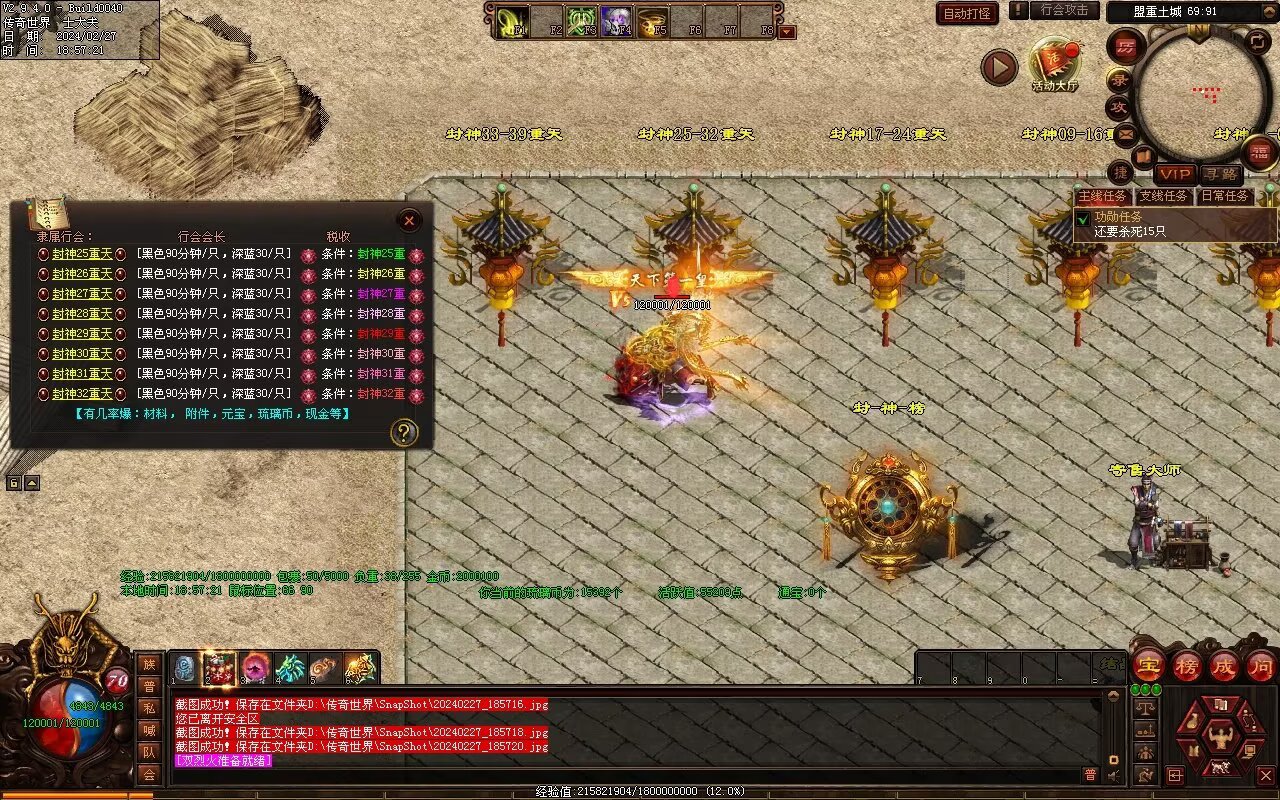Toggle 自动打怪 auto-fight button
This screenshot has height=800, width=1280.
point(967,13)
